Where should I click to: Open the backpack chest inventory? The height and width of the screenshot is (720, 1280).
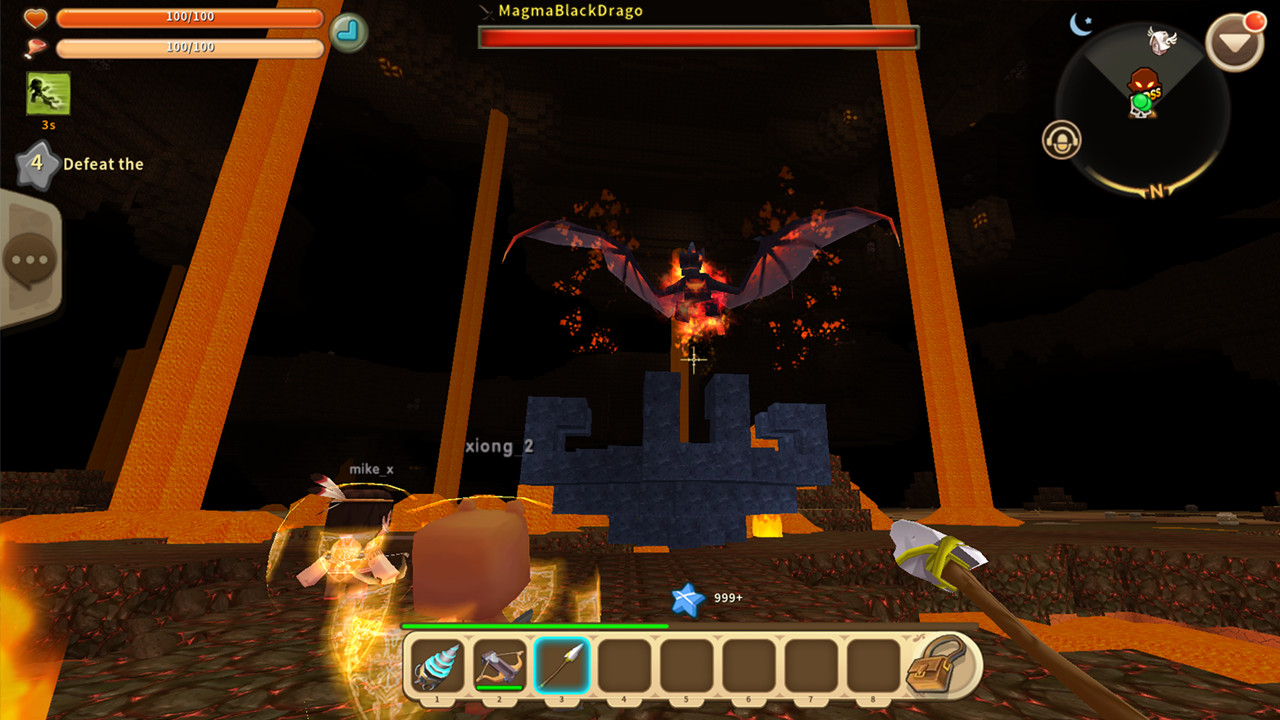coord(937,665)
